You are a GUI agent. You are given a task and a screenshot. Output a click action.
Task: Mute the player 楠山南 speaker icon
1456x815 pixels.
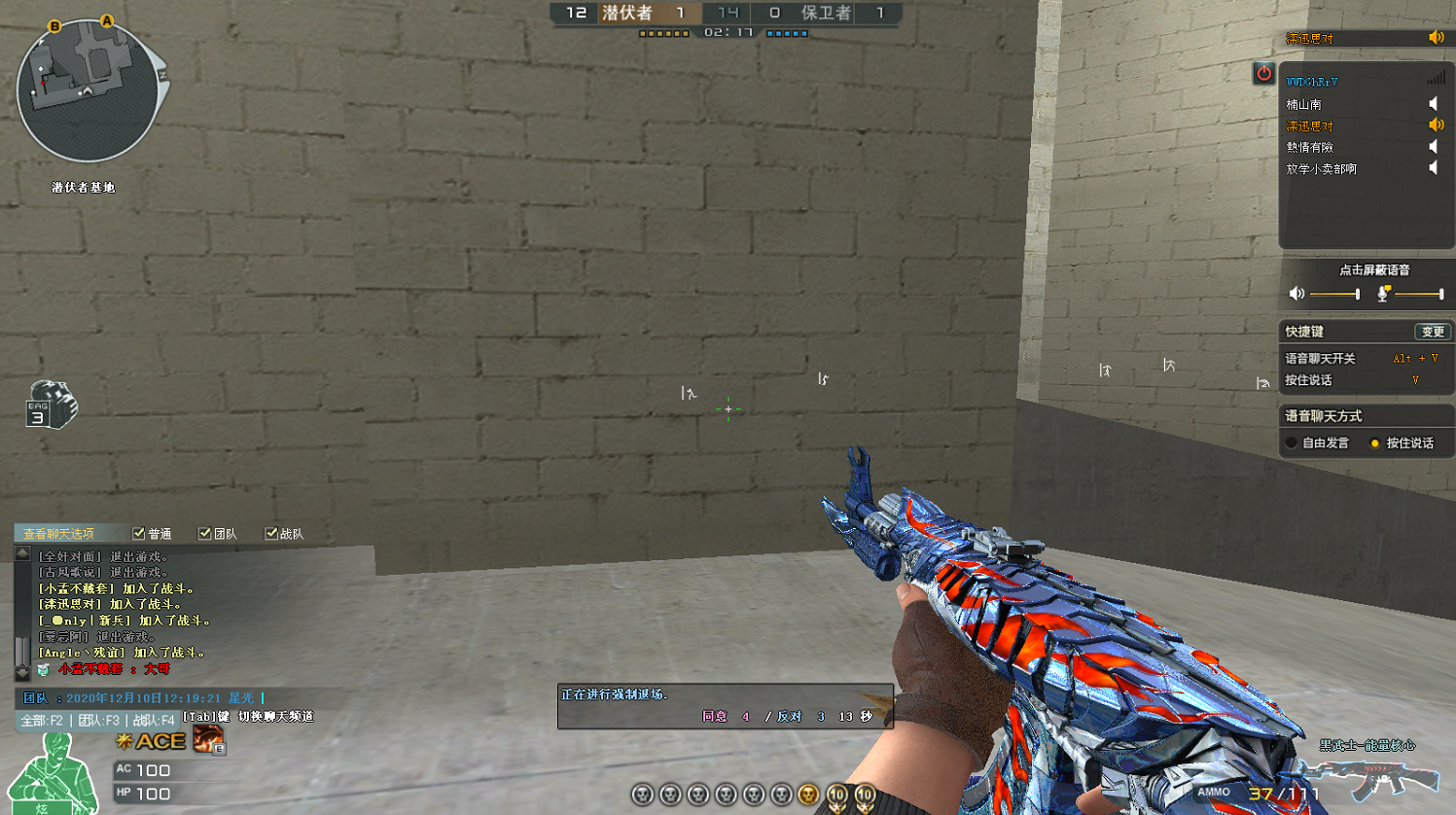coord(1434,104)
